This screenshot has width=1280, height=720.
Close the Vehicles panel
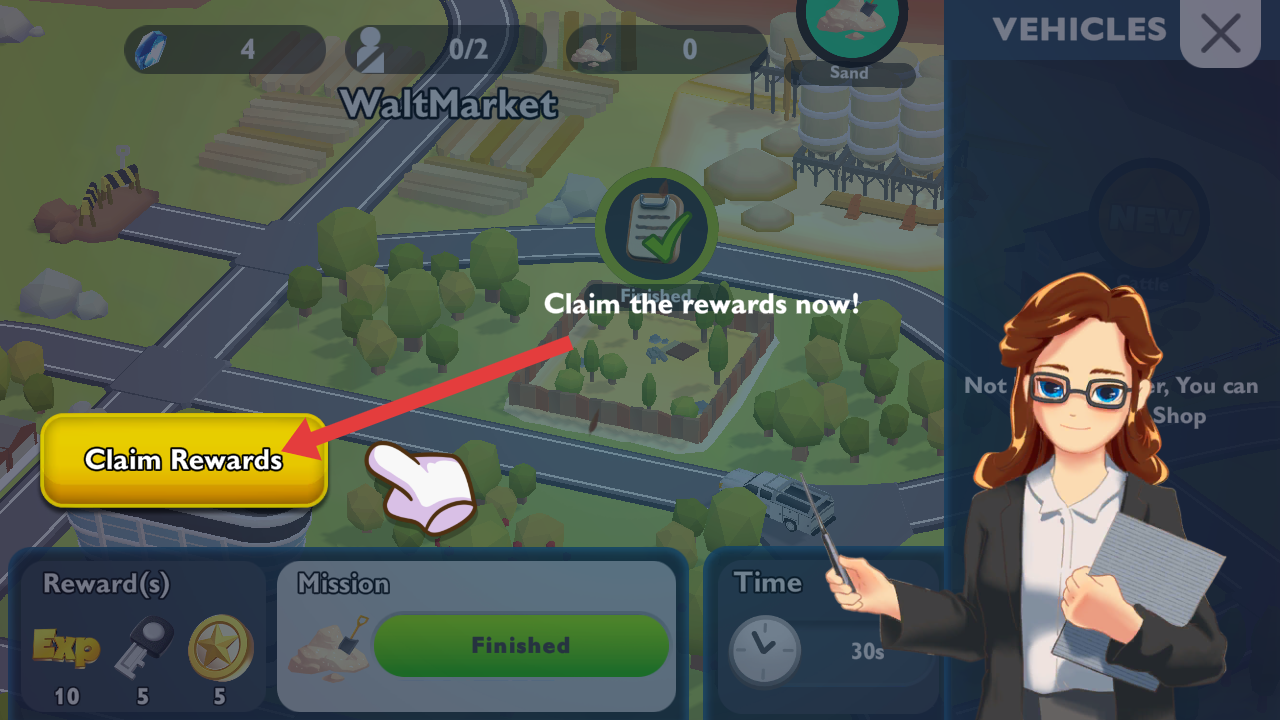pos(1220,33)
